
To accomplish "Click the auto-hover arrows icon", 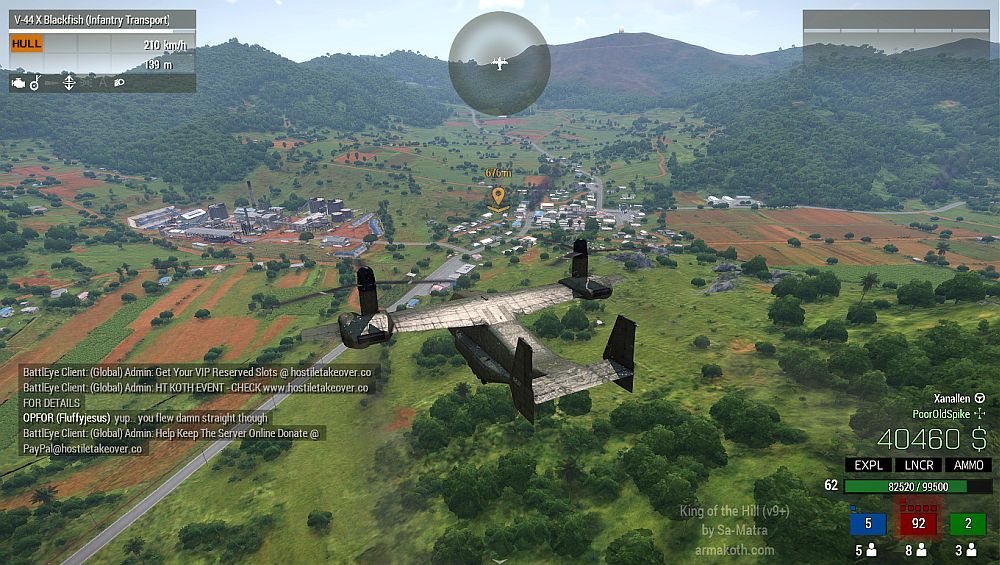I will (69, 83).
